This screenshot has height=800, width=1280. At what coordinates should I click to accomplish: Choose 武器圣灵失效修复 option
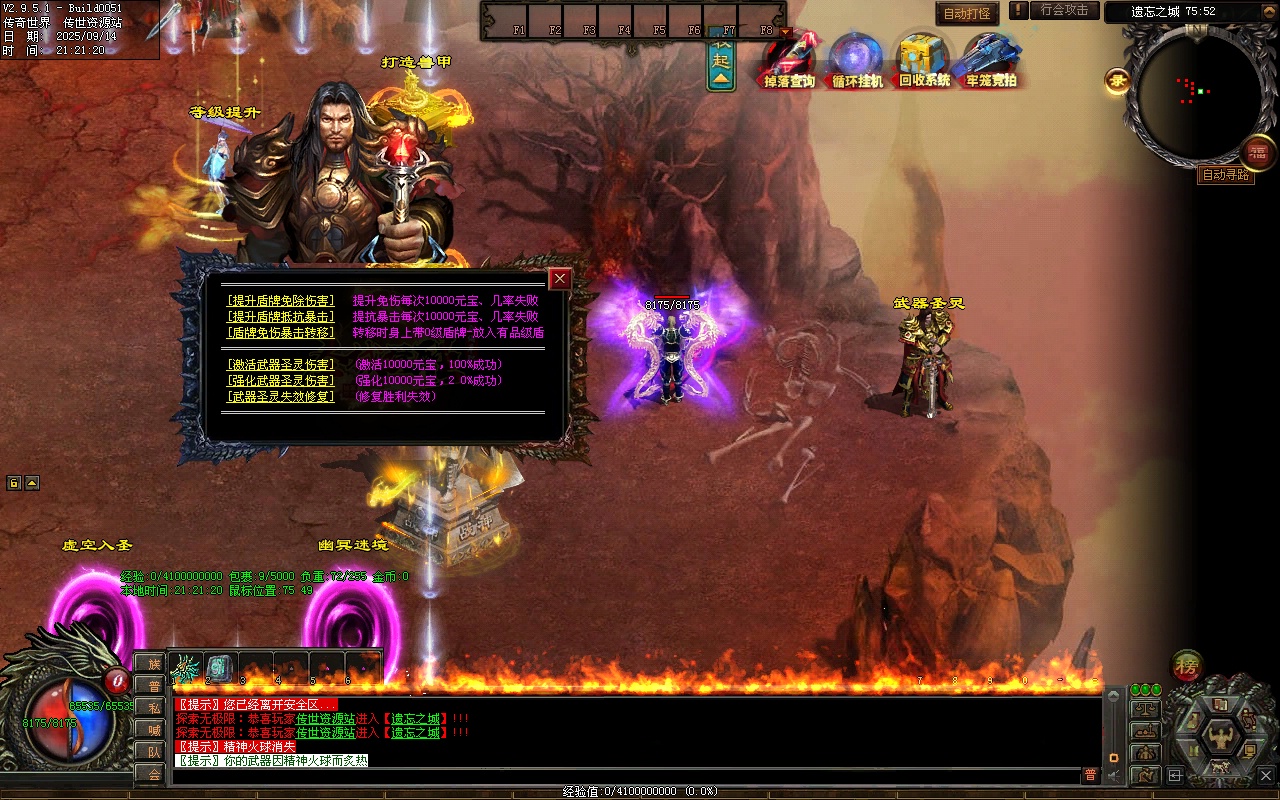(x=281, y=396)
